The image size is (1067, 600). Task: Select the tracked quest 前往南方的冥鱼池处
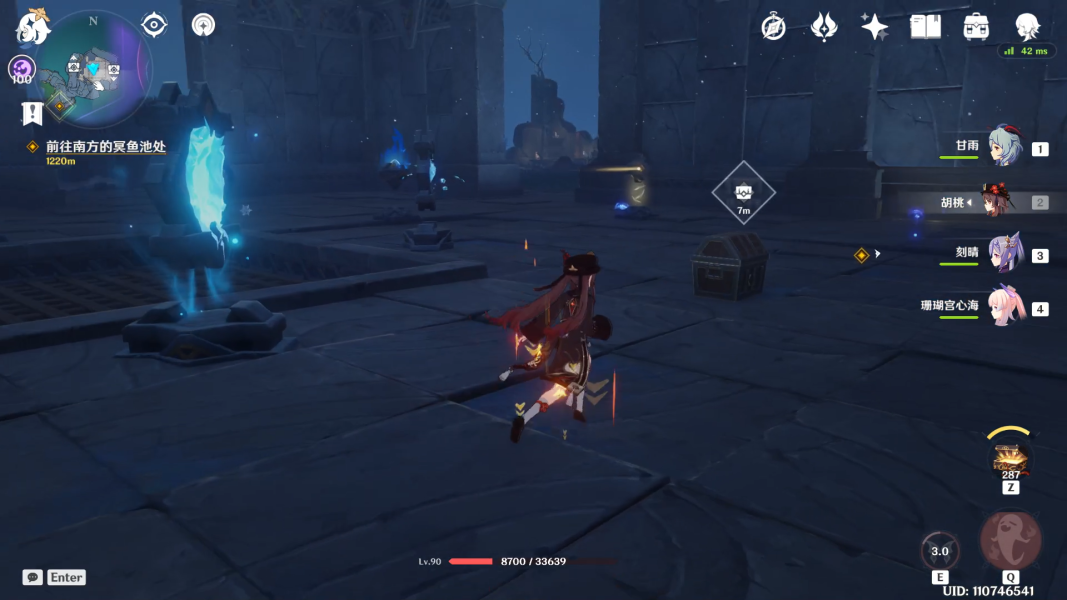(105, 147)
